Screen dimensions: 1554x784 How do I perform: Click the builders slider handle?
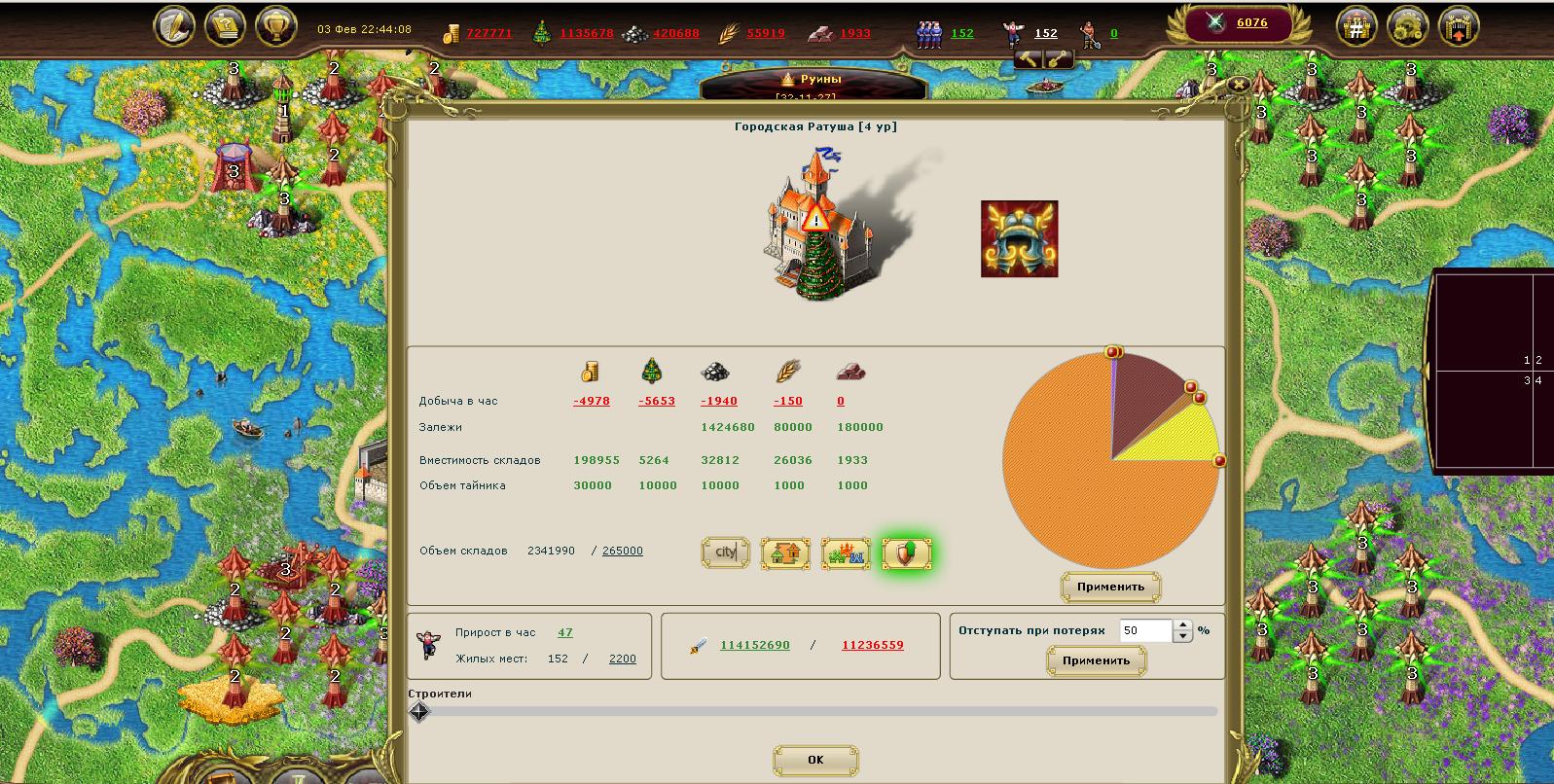click(x=419, y=712)
